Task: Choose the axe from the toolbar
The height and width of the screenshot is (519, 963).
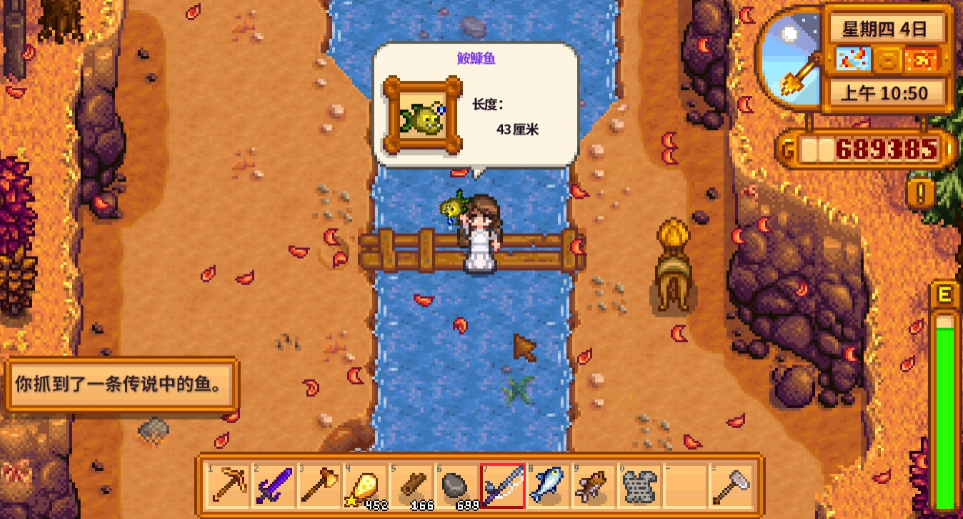Action: [318, 485]
